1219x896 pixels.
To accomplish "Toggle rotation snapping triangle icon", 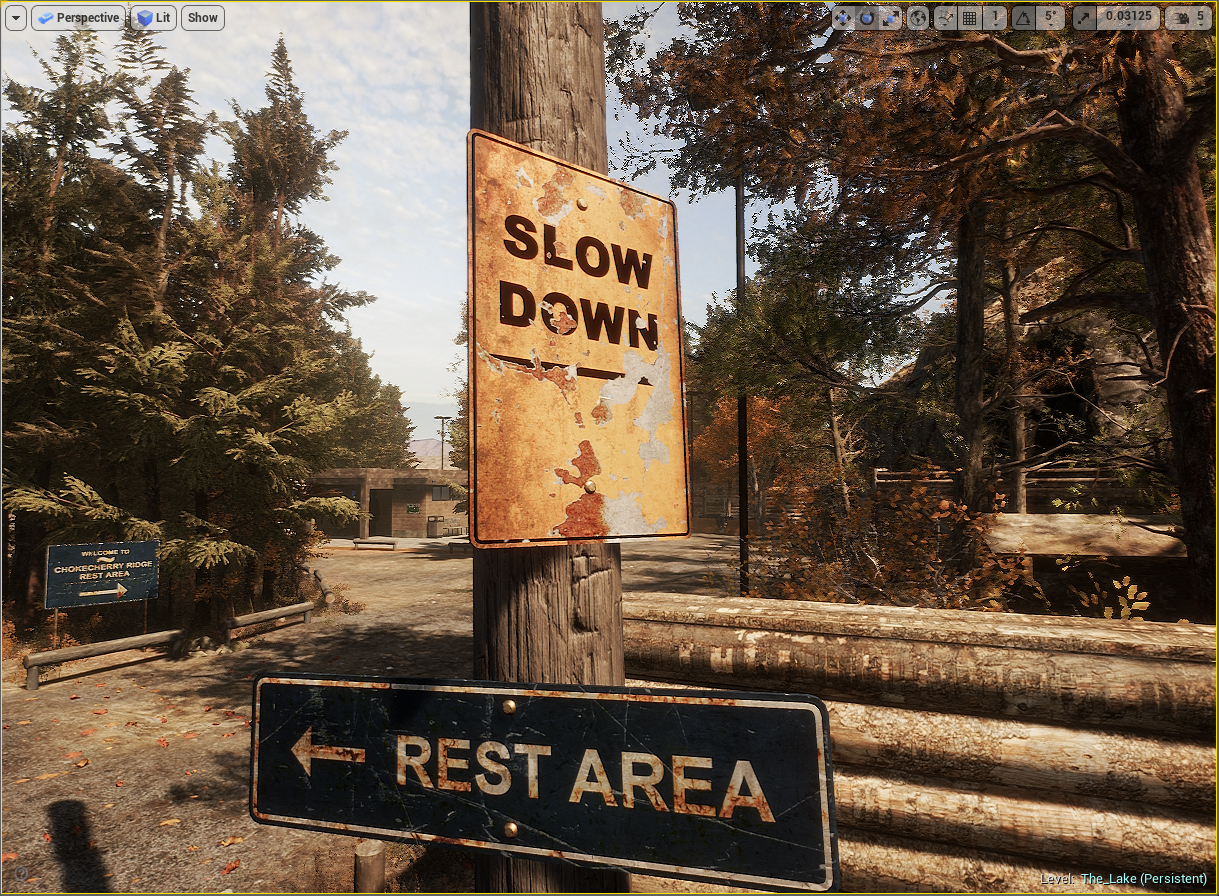I will tap(1023, 18).
